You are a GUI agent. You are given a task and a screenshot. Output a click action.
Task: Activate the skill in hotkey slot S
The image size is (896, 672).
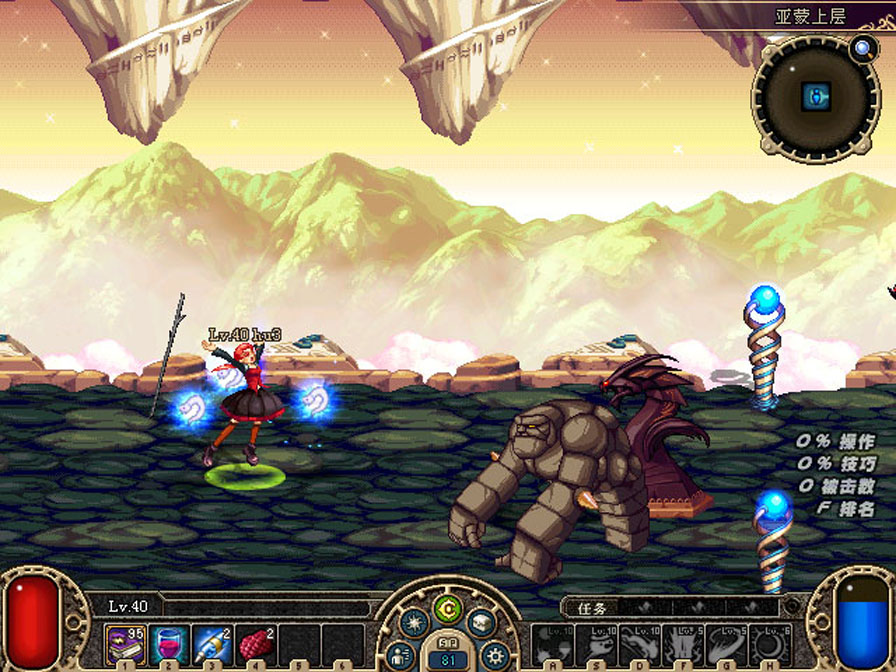tap(595, 644)
